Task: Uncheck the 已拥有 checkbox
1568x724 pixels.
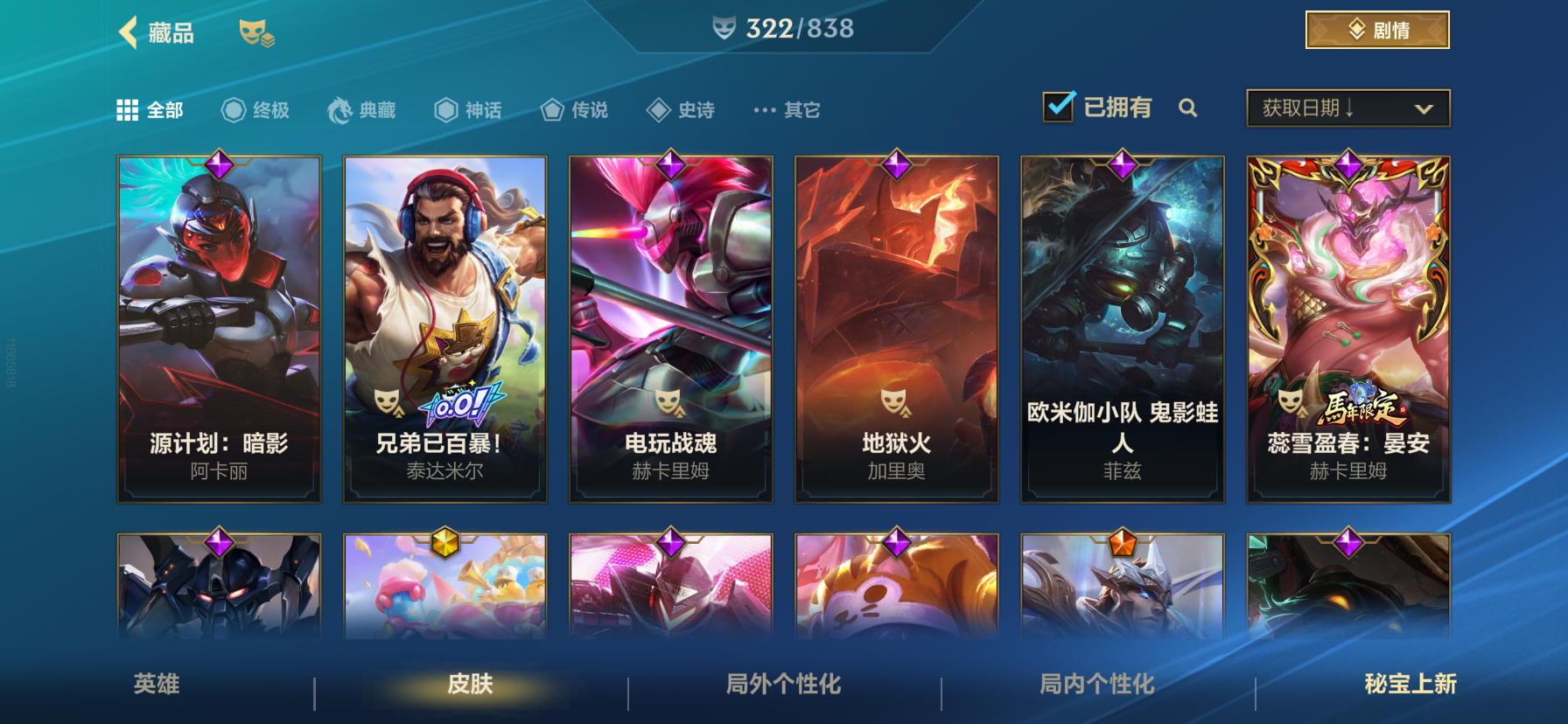Action: click(1059, 106)
